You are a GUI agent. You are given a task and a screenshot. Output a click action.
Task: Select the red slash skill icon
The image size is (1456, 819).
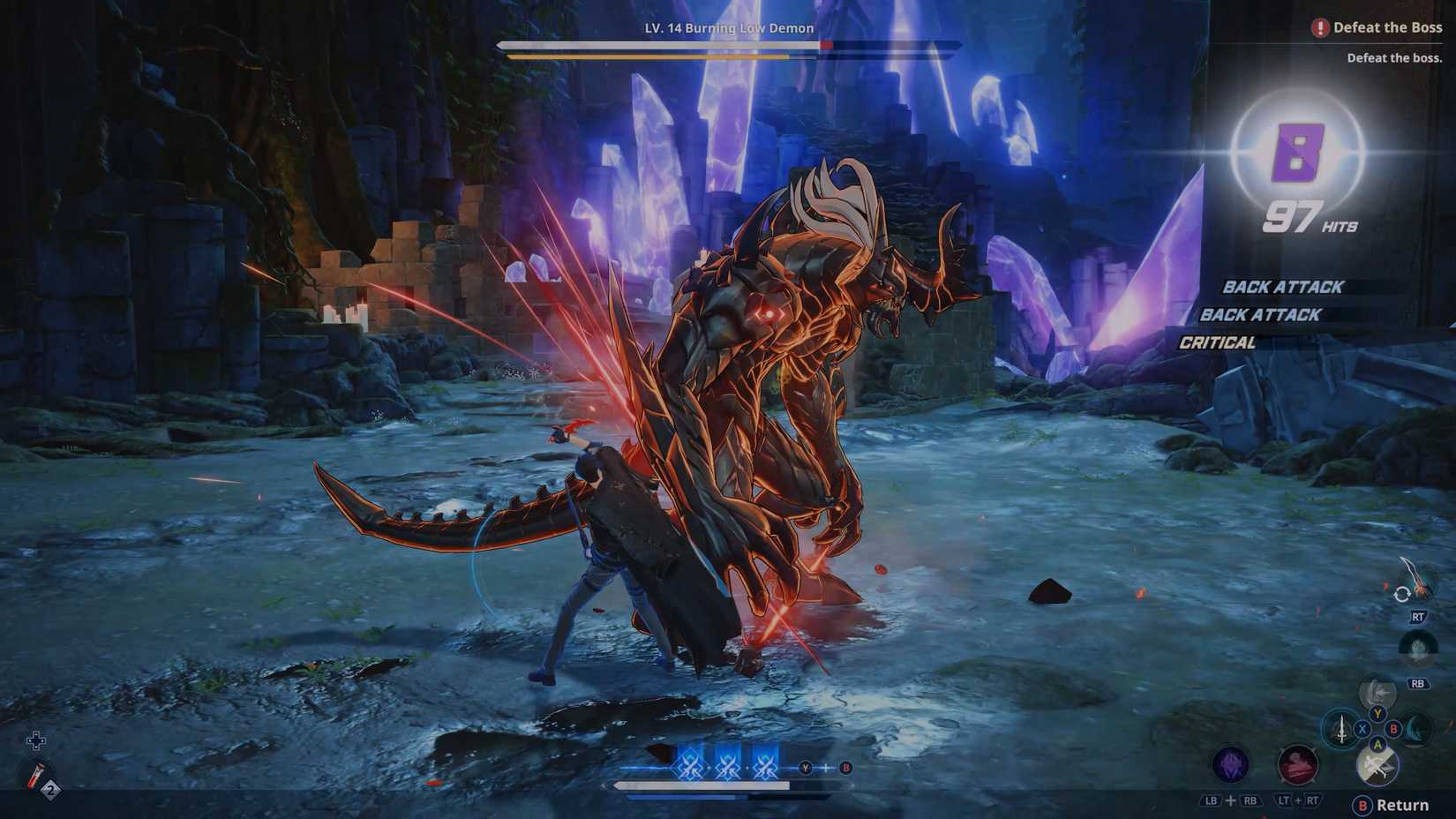click(x=1295, y=765)
